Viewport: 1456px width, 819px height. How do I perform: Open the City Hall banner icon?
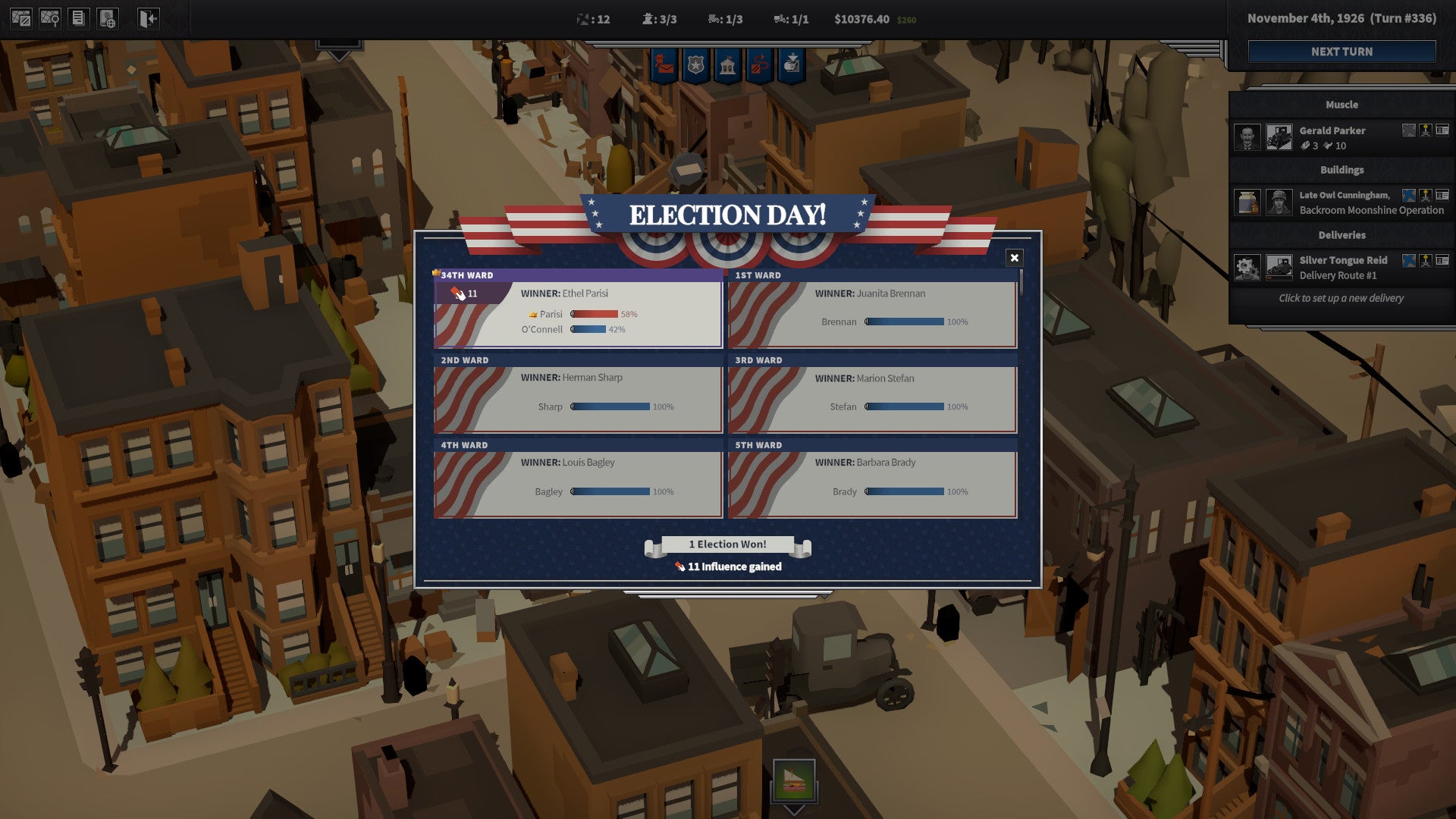(728, 64)
